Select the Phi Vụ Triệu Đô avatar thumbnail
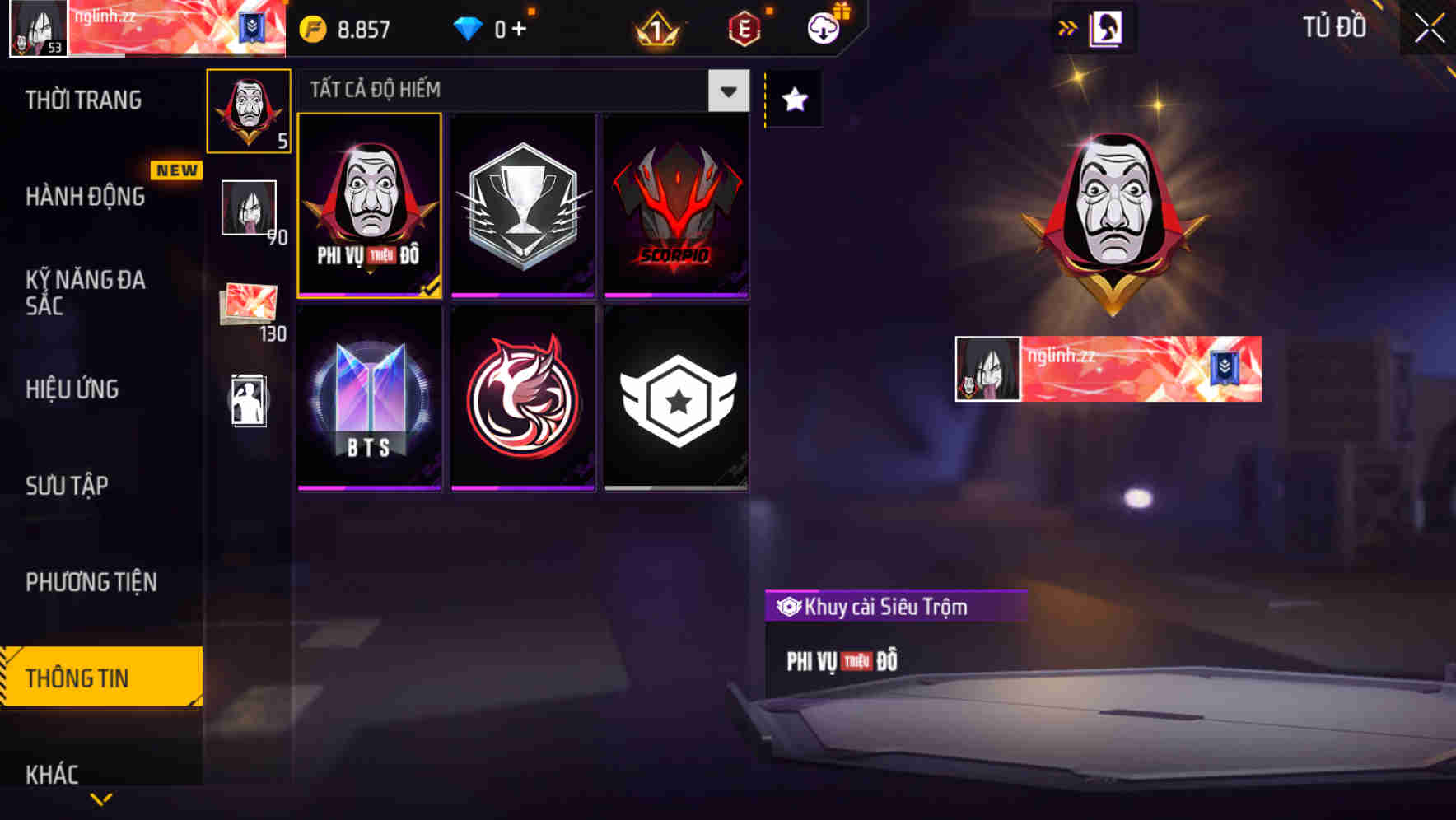Image resolution: width=1456 pixels, height=820 pixels. pos(368,205)
